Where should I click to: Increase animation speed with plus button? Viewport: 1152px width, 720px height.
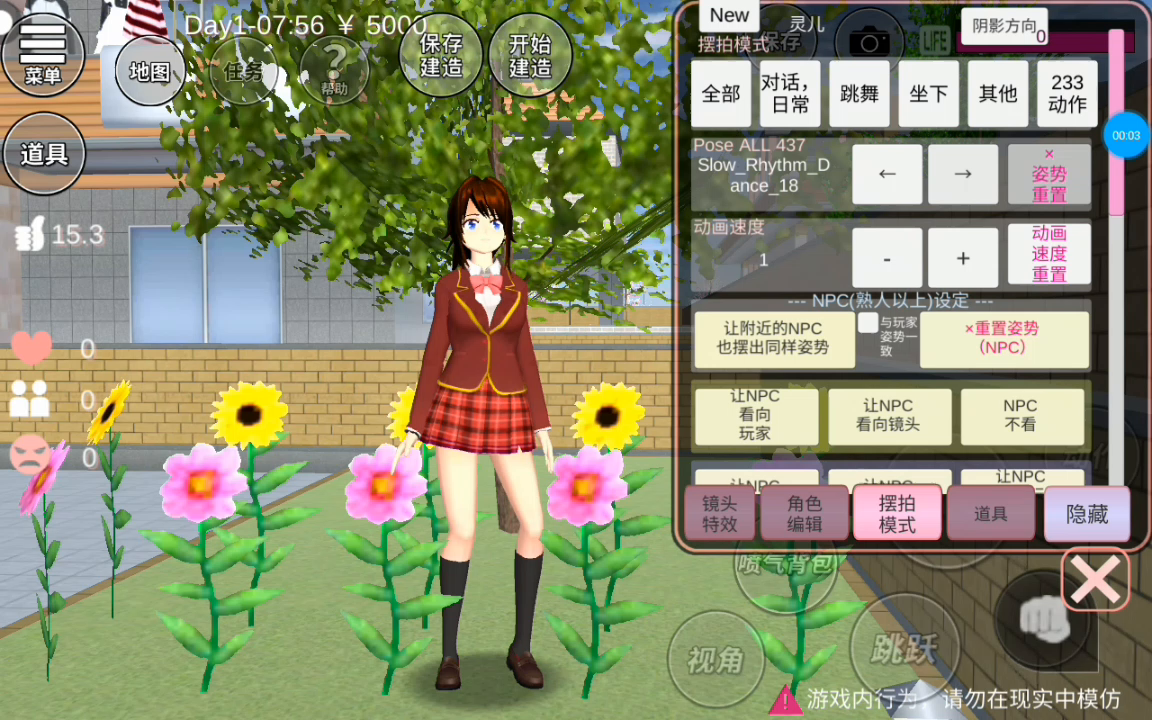coord(962,258)
